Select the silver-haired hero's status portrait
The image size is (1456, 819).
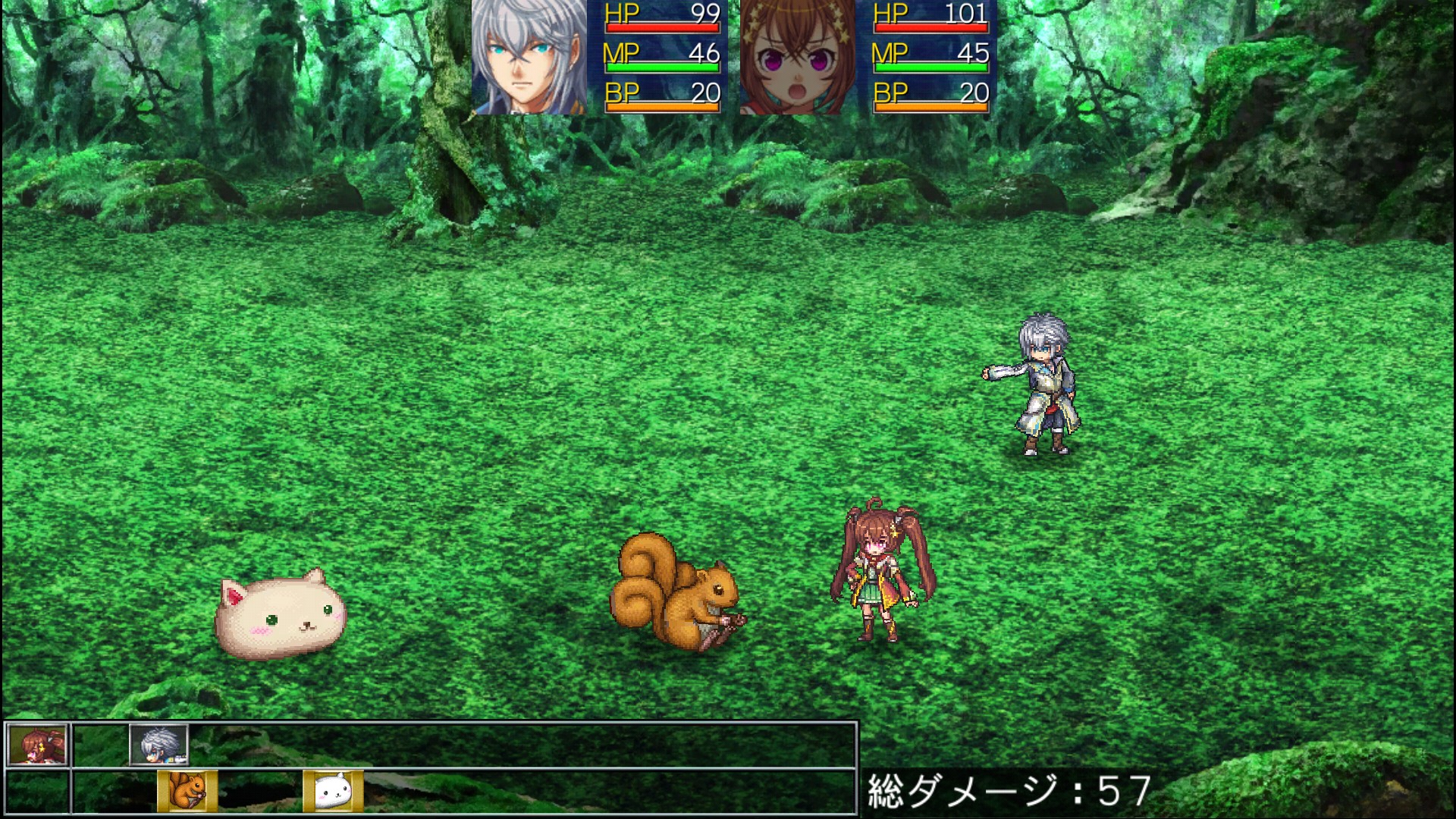point(529,57)
